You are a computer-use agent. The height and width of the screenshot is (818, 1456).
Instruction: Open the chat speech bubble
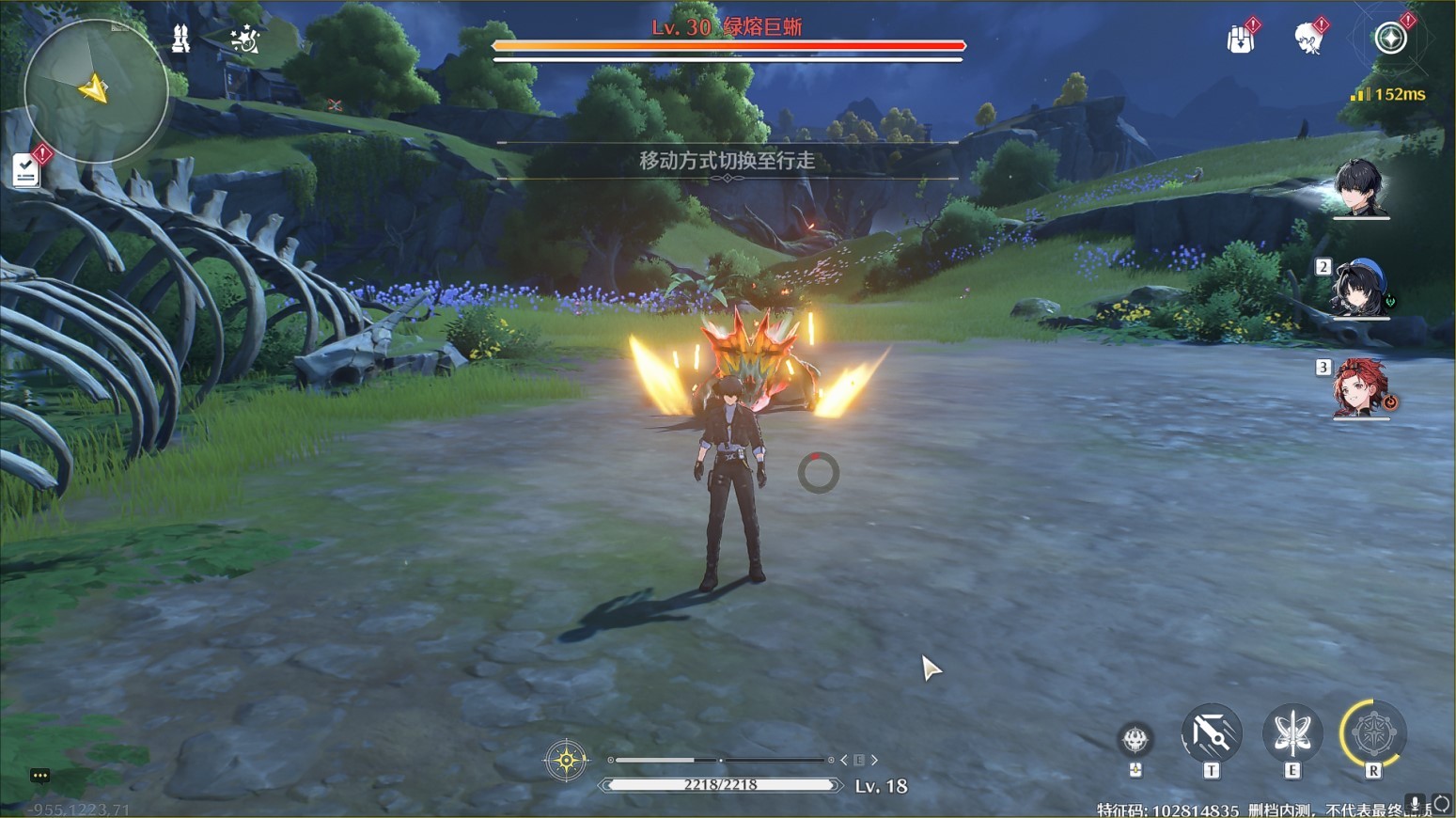39,776
